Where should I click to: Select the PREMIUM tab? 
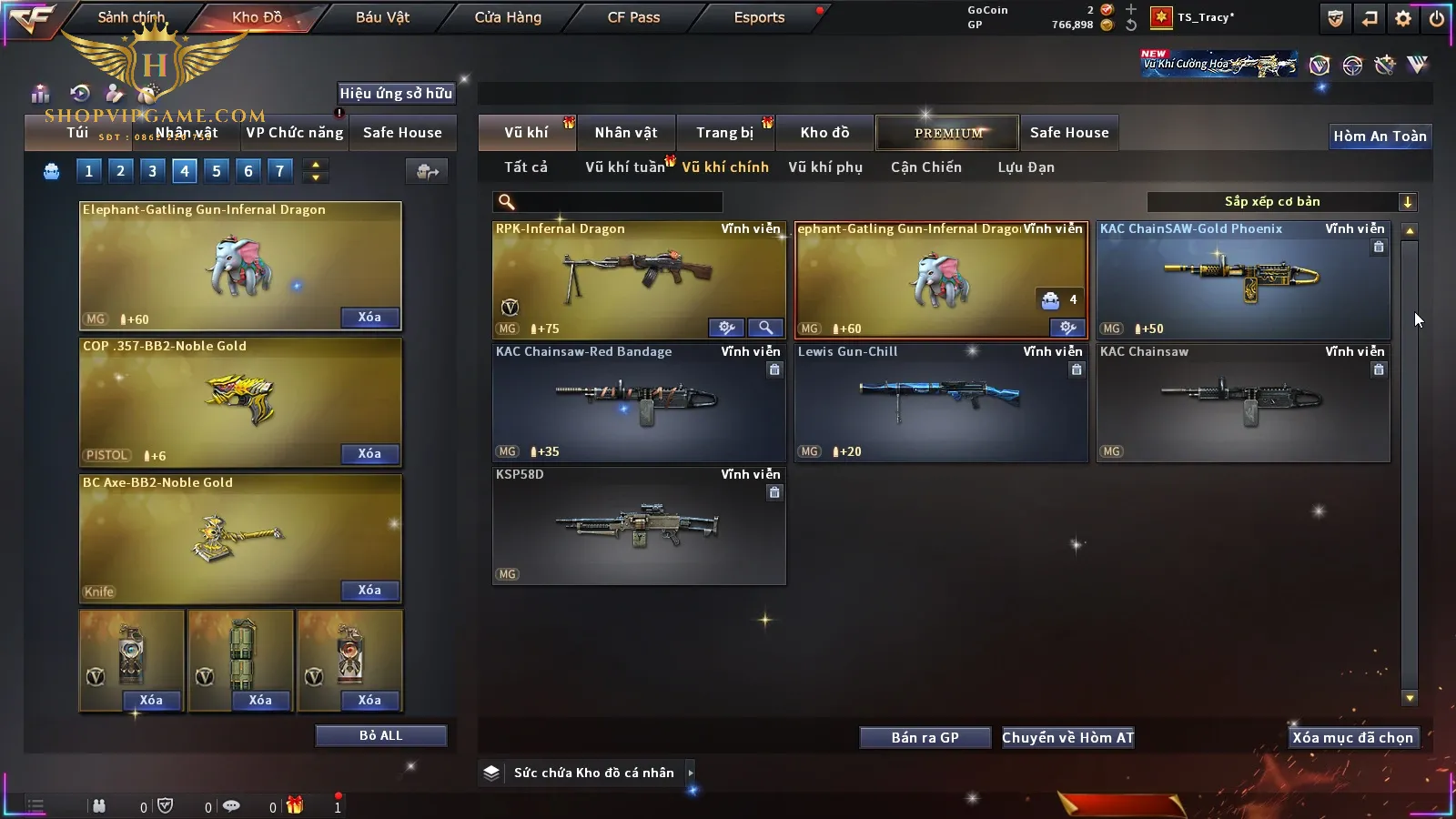tap(947, 133)
